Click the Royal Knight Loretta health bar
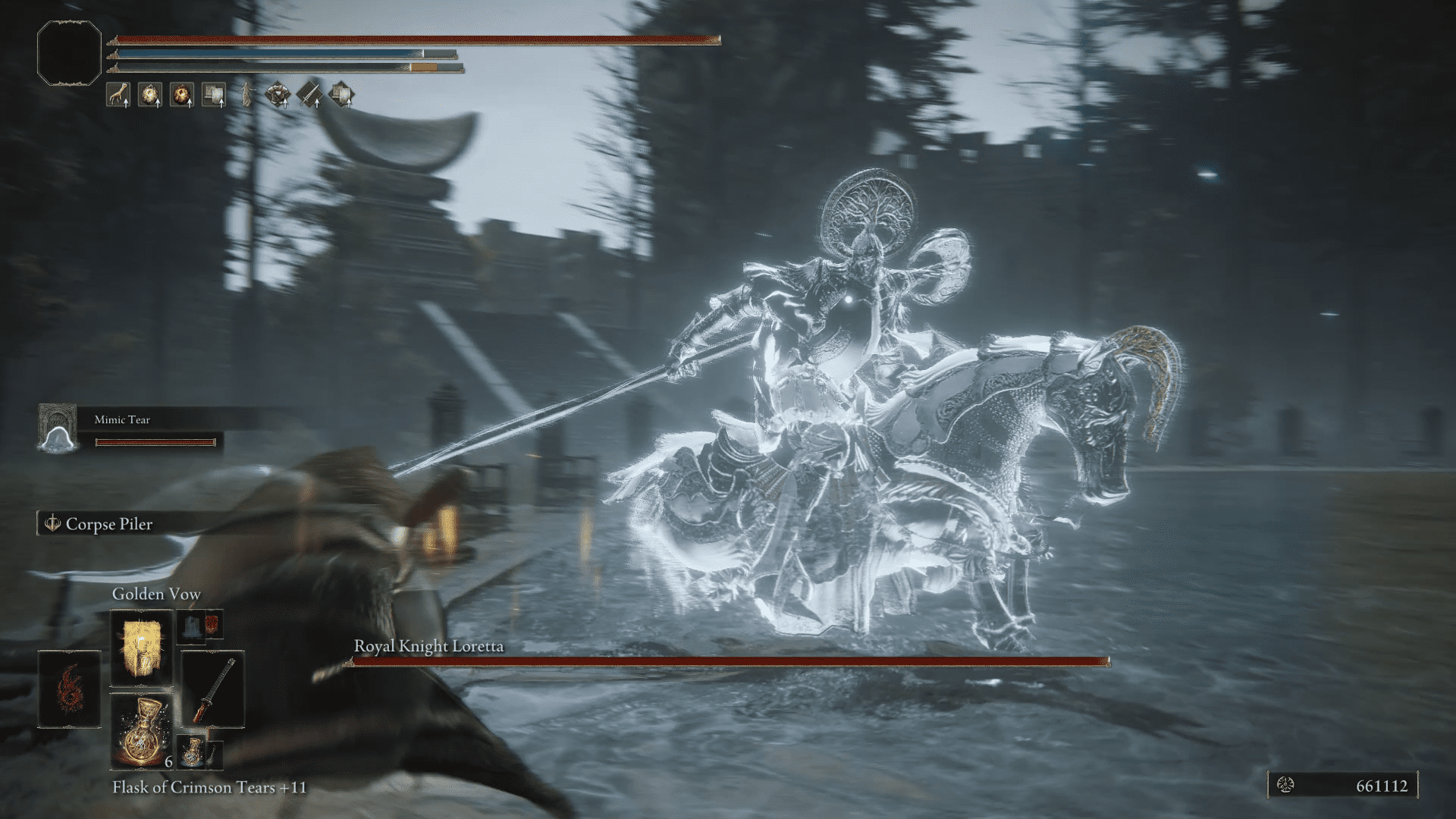The width and height of the screenshot is (1456, 819). [728, 663]
